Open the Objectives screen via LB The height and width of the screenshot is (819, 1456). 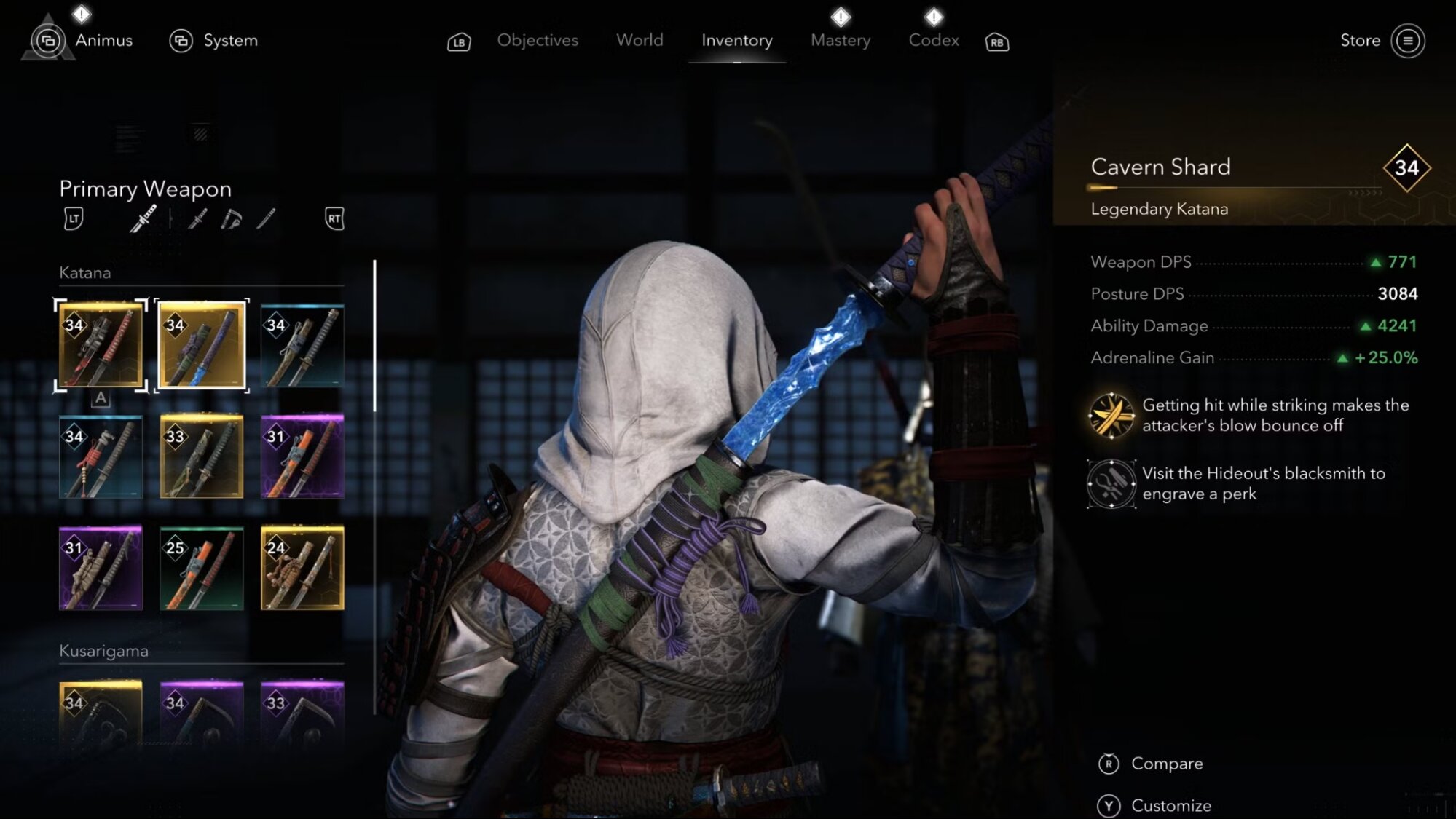click(x=537, y=40)
